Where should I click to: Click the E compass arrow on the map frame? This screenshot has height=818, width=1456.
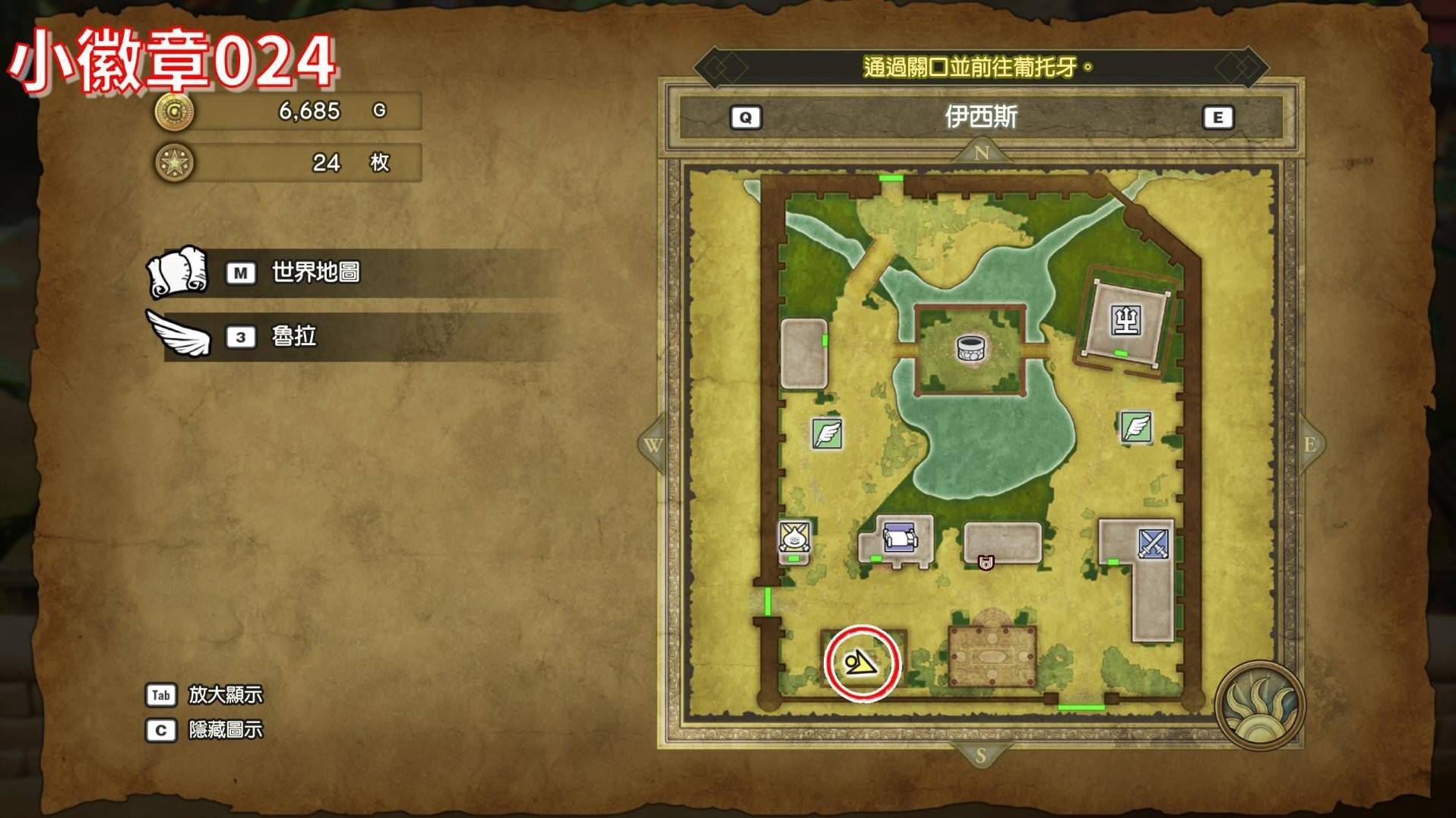coord(1309,445)
